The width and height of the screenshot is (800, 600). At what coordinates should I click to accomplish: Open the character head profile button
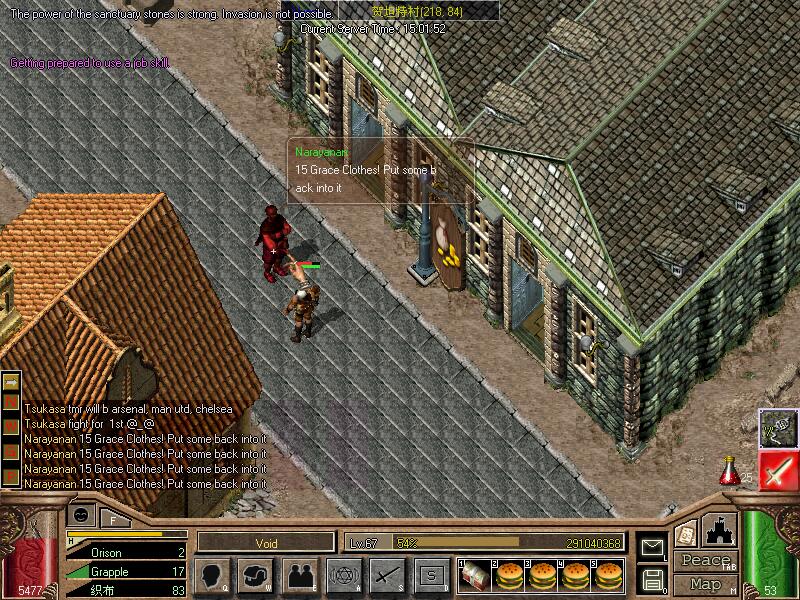click(x=212, y=575)
